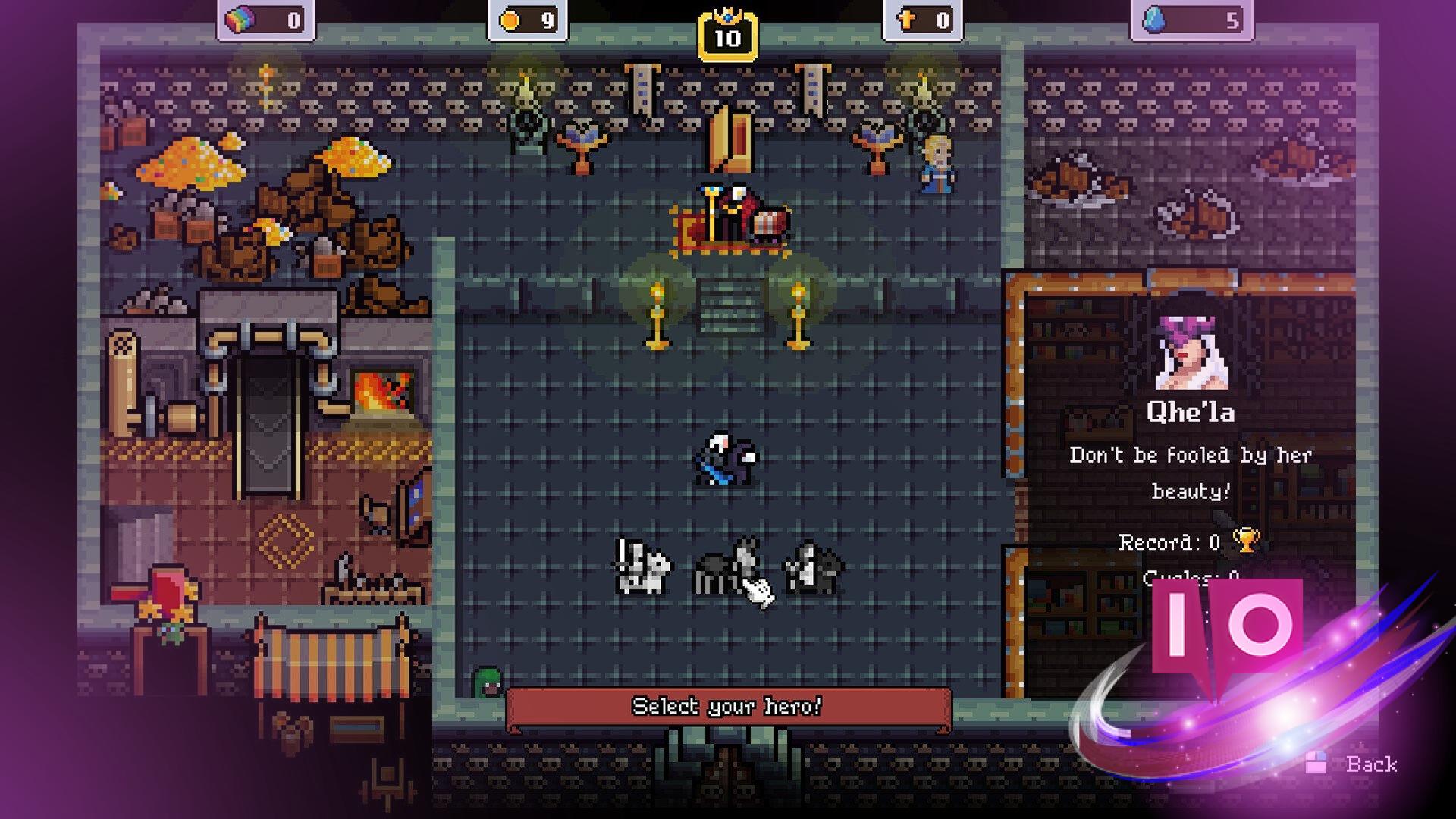
Task: Click the princess standing near the door
Action: (x=936, y=163)
